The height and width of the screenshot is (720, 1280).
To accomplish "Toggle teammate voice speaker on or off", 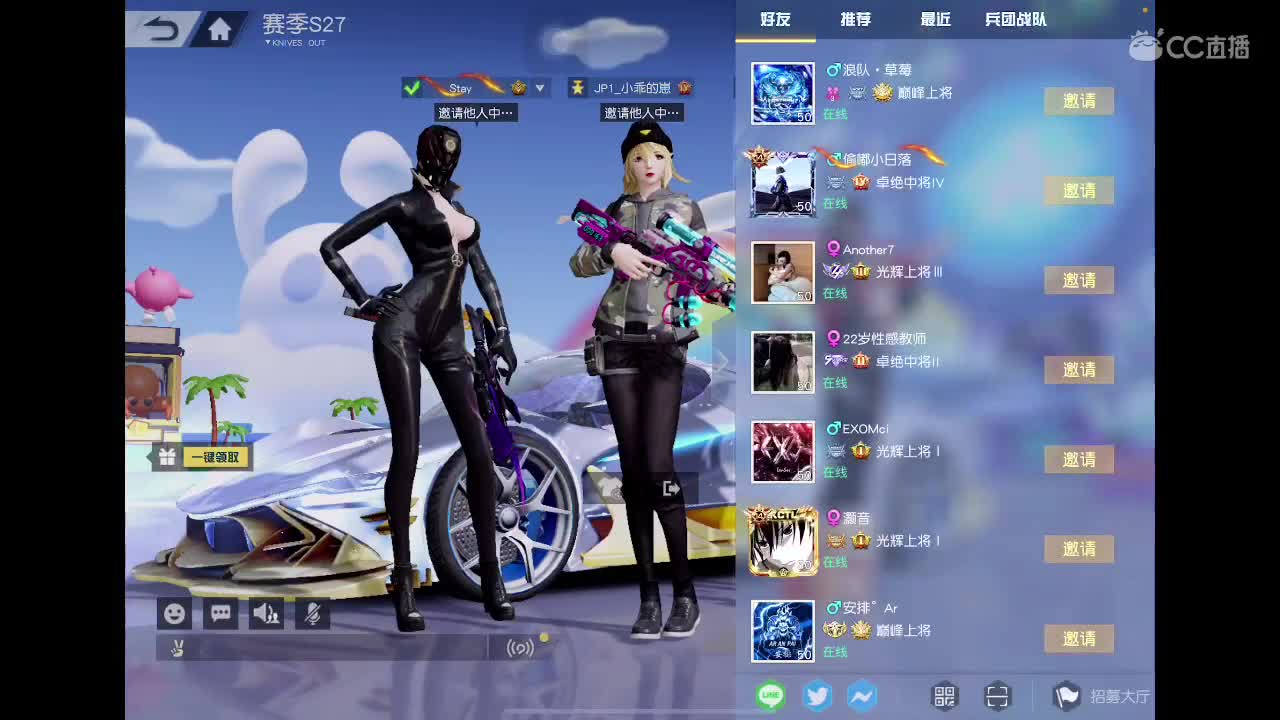I will (x=266, y=613).
